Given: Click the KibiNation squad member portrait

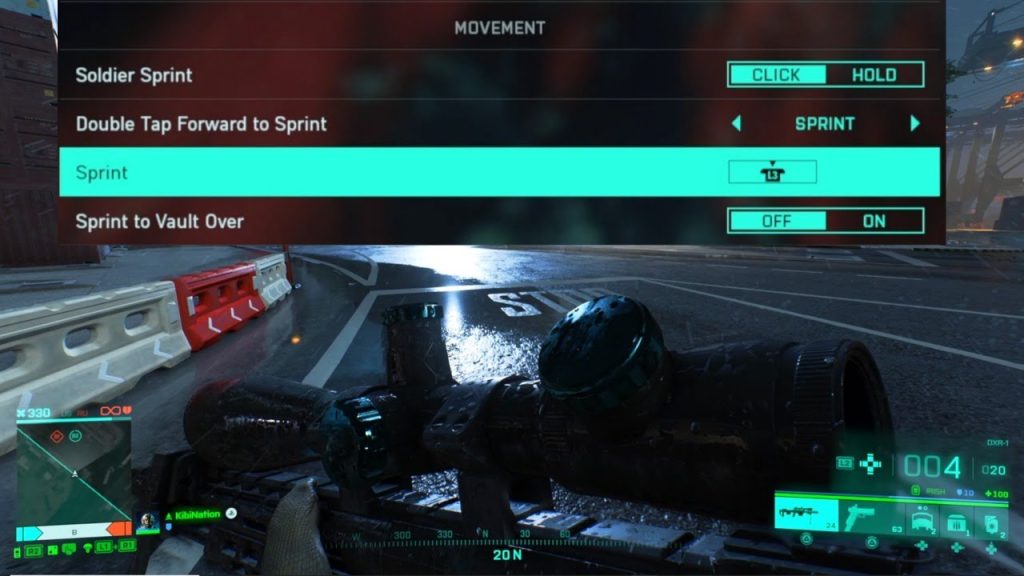Looking at the screenshot, I should [148, 521].
